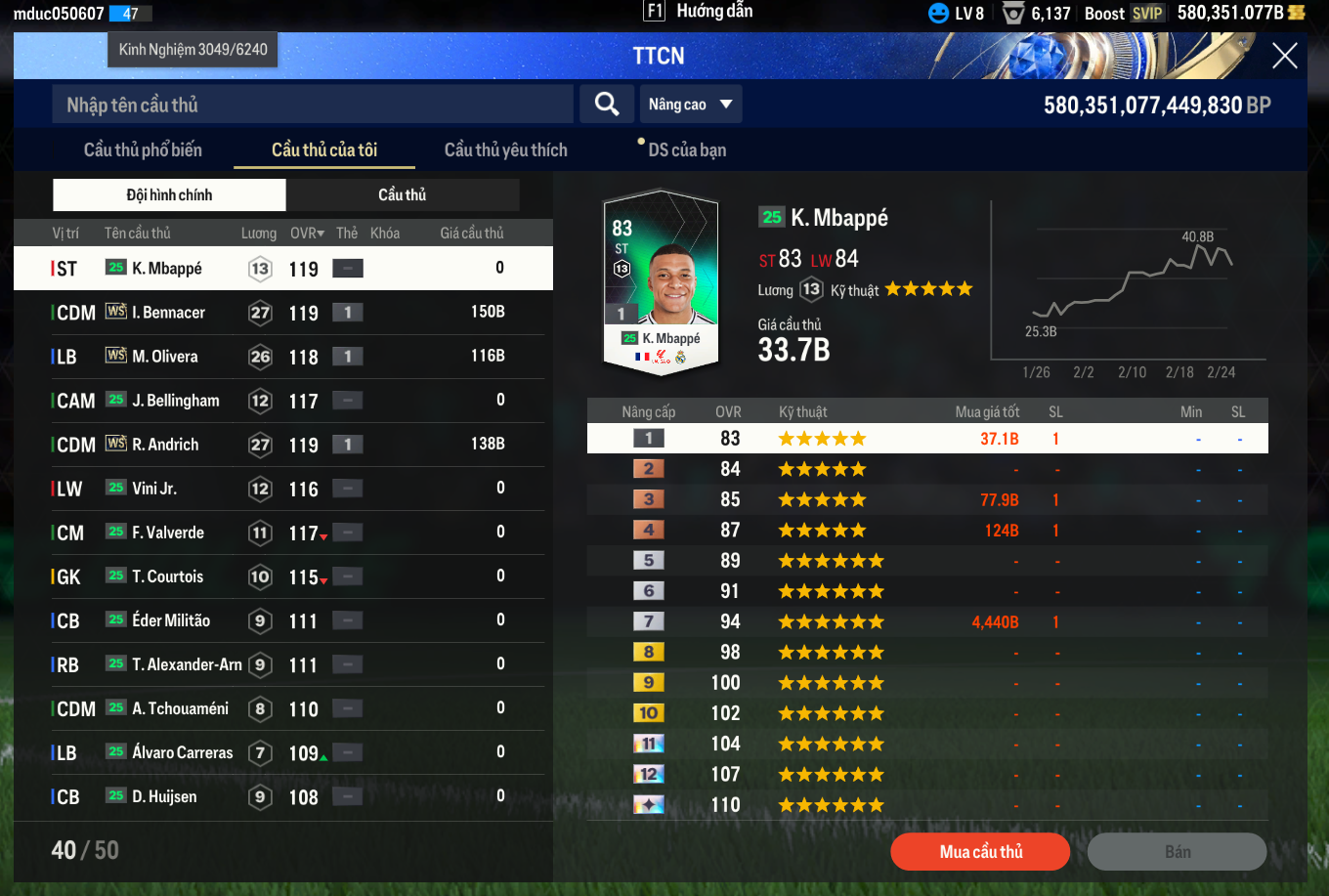Close the TTCN window
The height and width of the screenshot is (896, 1329).
(1284, 56)
